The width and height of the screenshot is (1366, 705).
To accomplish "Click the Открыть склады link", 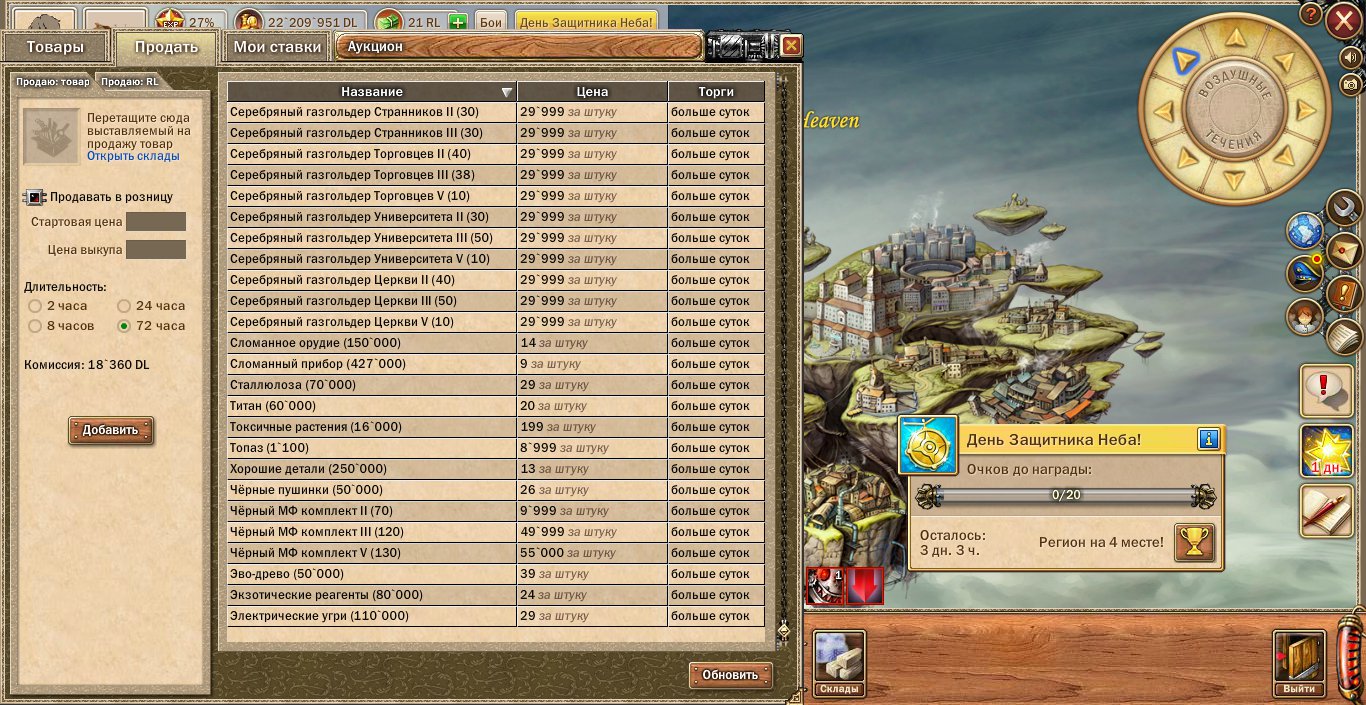I will [x=133, y=156].
